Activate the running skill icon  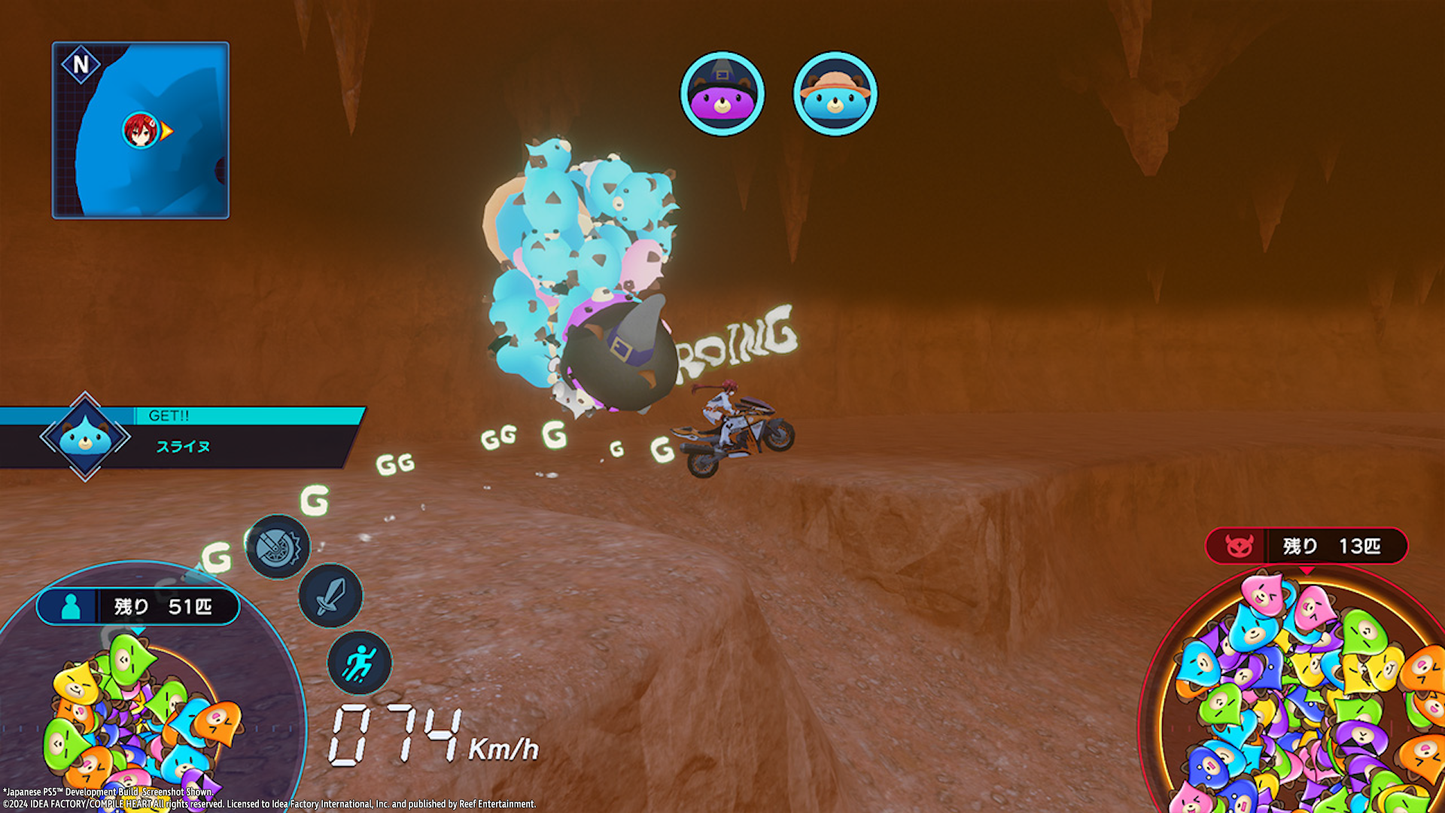[359, 662]
